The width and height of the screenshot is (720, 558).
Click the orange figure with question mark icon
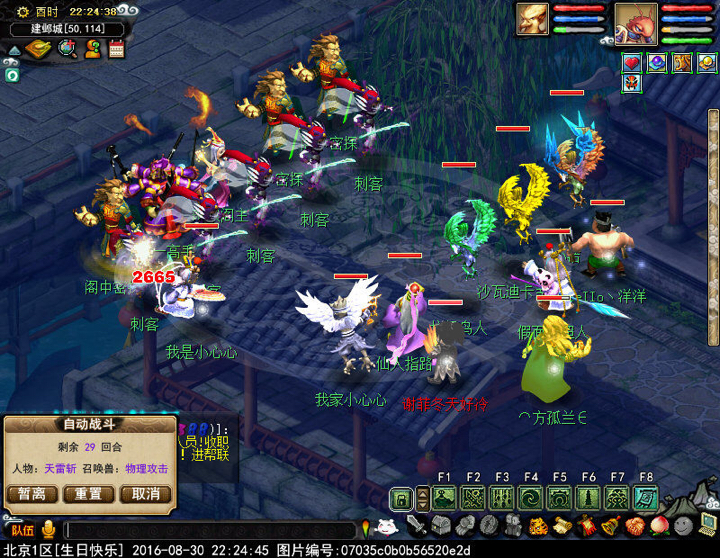93,49
